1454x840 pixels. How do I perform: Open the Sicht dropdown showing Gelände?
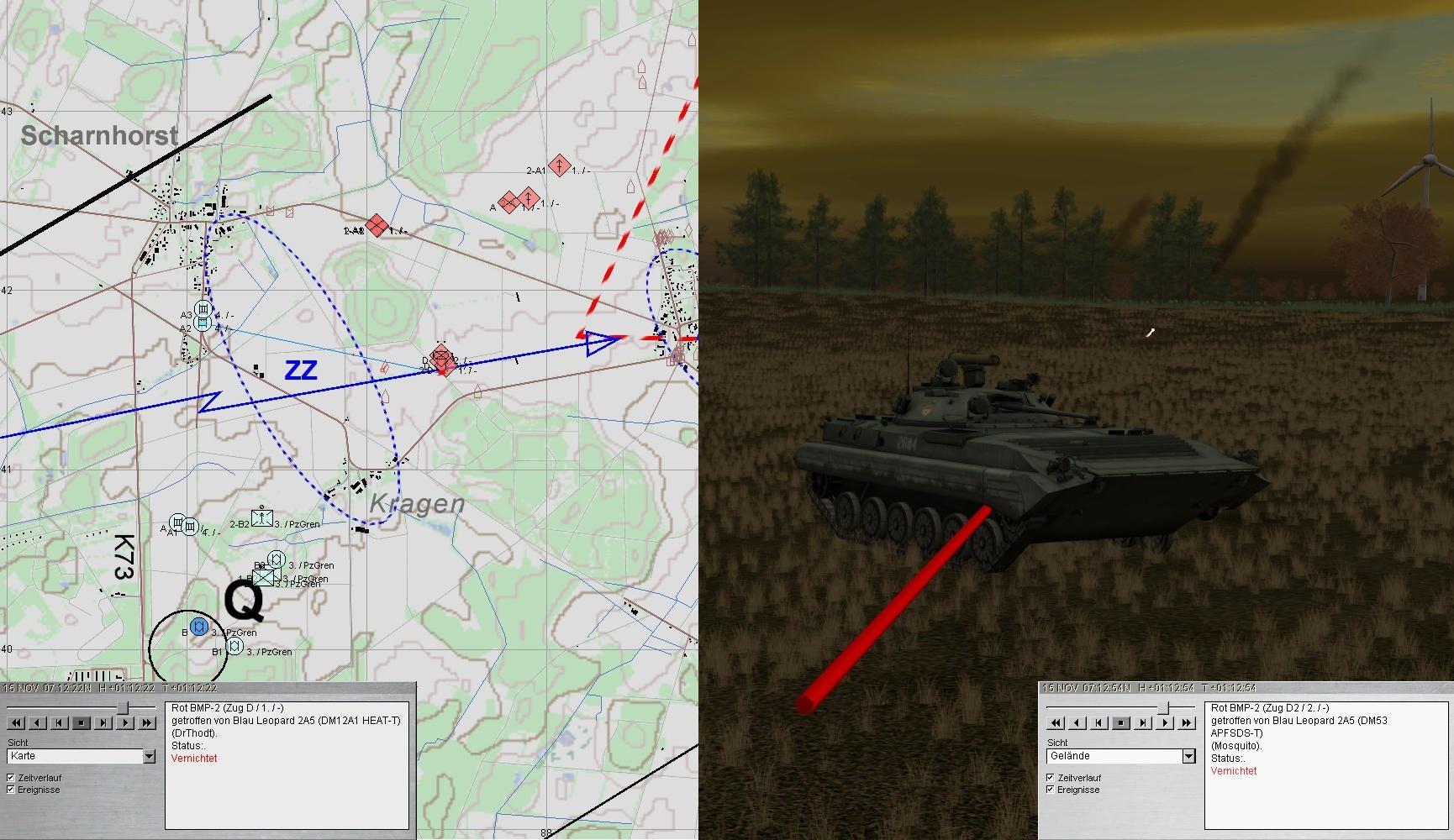1188,756
